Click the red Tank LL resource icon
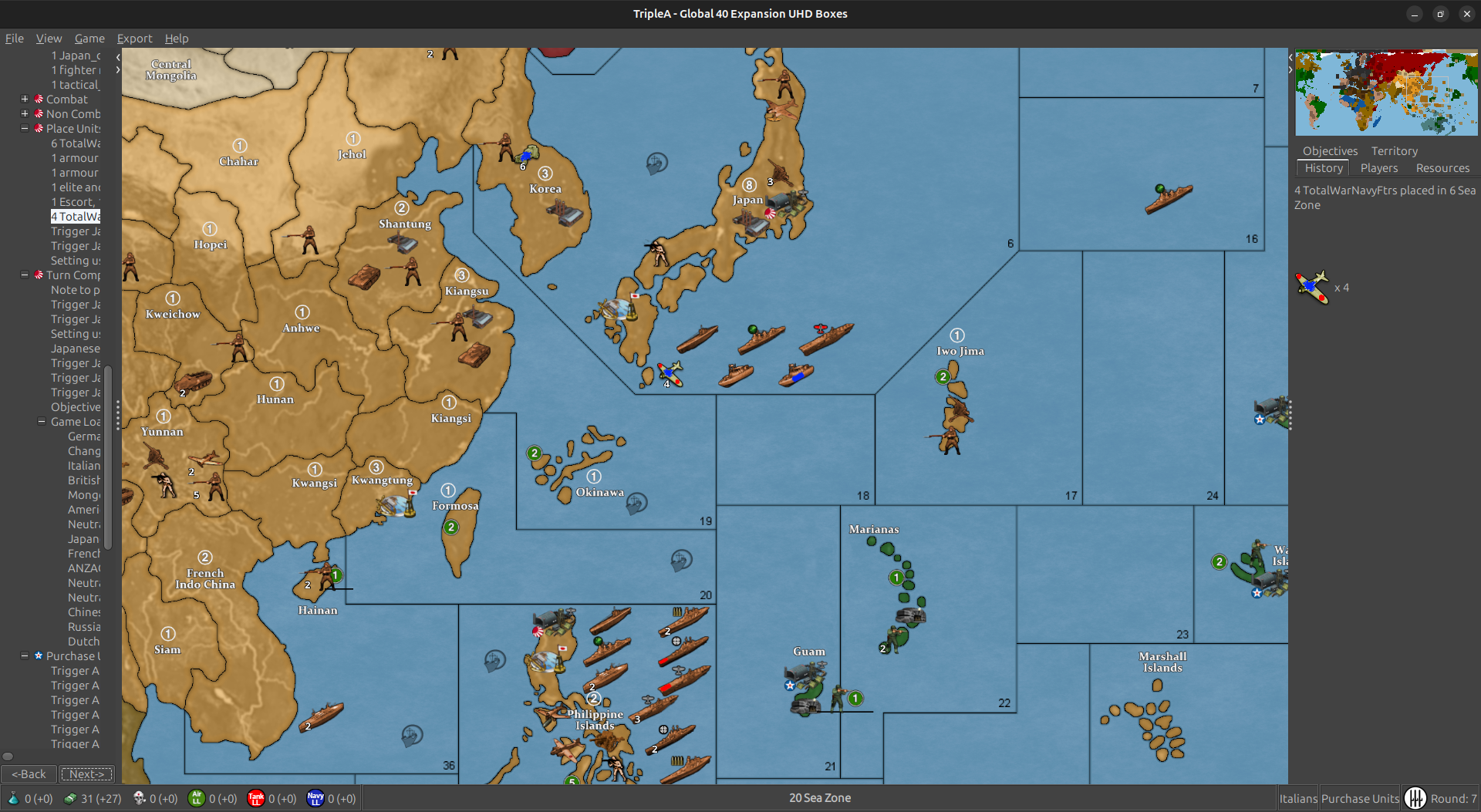This screenshot has height=812, width=1481. (256, 799)
